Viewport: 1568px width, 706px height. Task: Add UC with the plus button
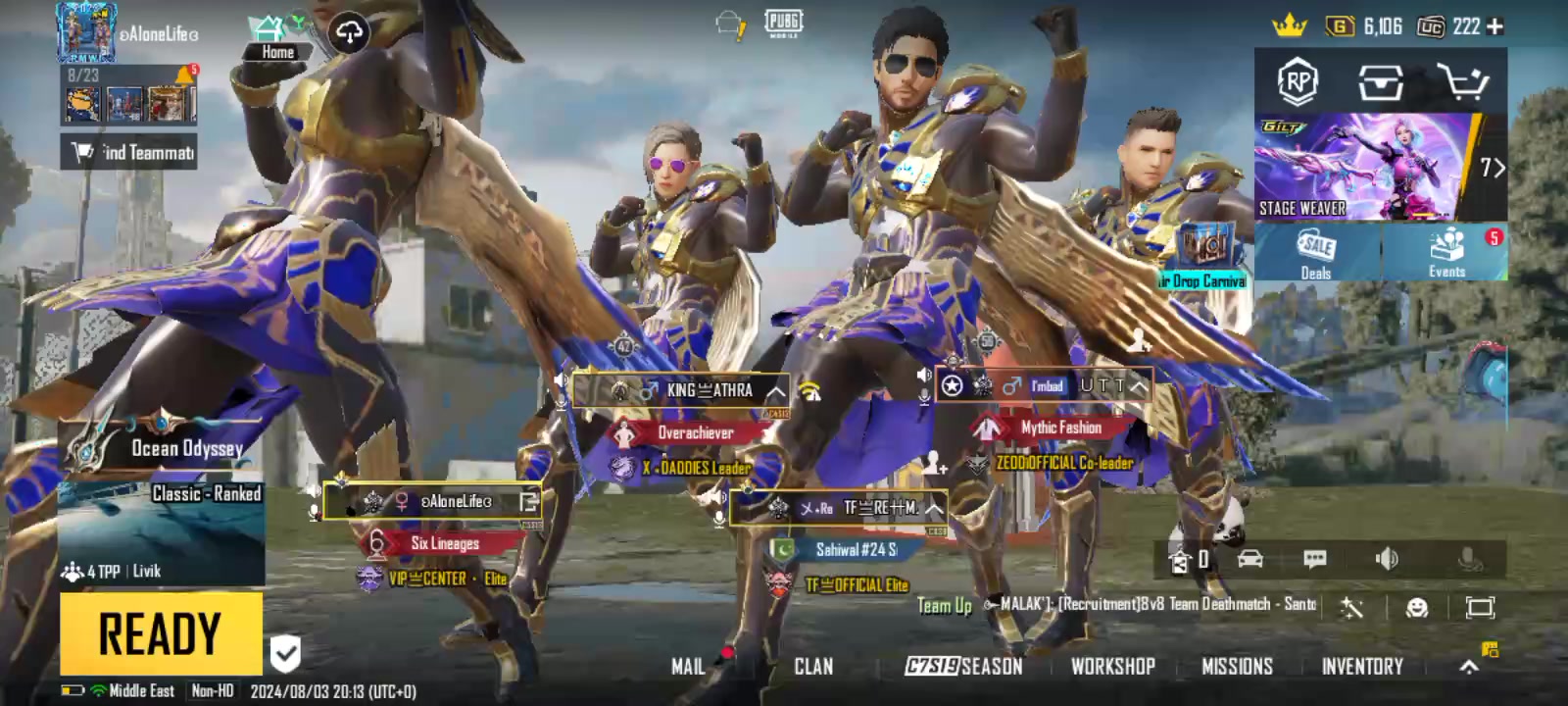[1495, 26]
